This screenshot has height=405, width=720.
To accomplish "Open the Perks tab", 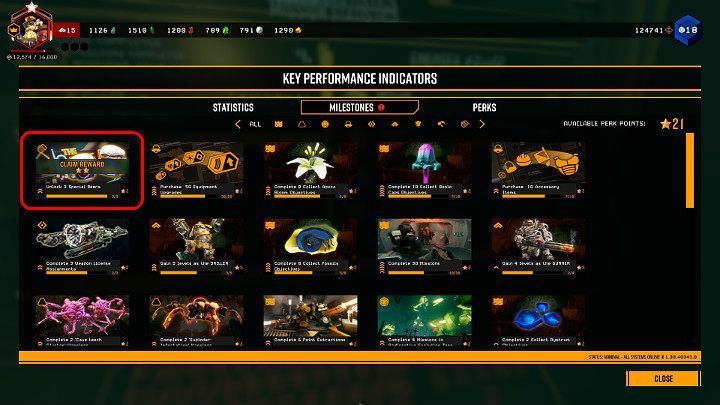I will click(486, 107).
